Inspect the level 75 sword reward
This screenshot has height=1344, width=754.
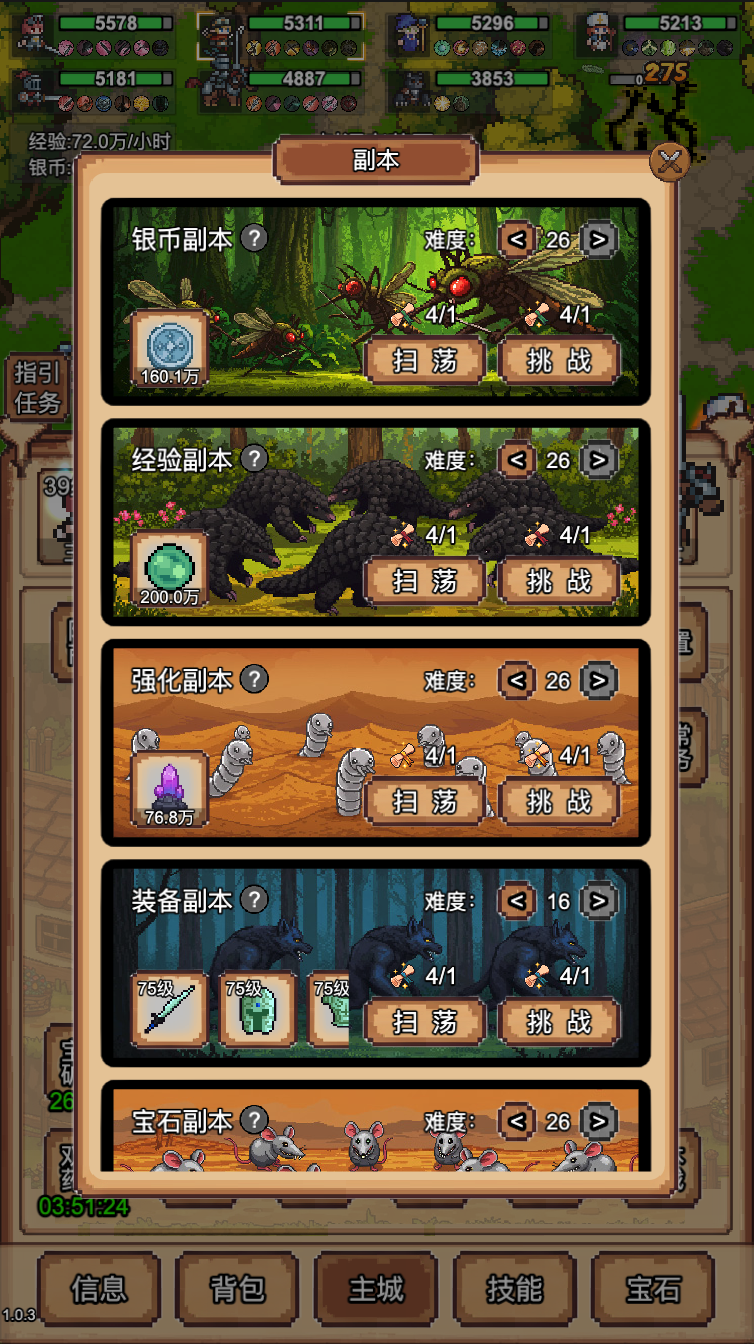169,1009
